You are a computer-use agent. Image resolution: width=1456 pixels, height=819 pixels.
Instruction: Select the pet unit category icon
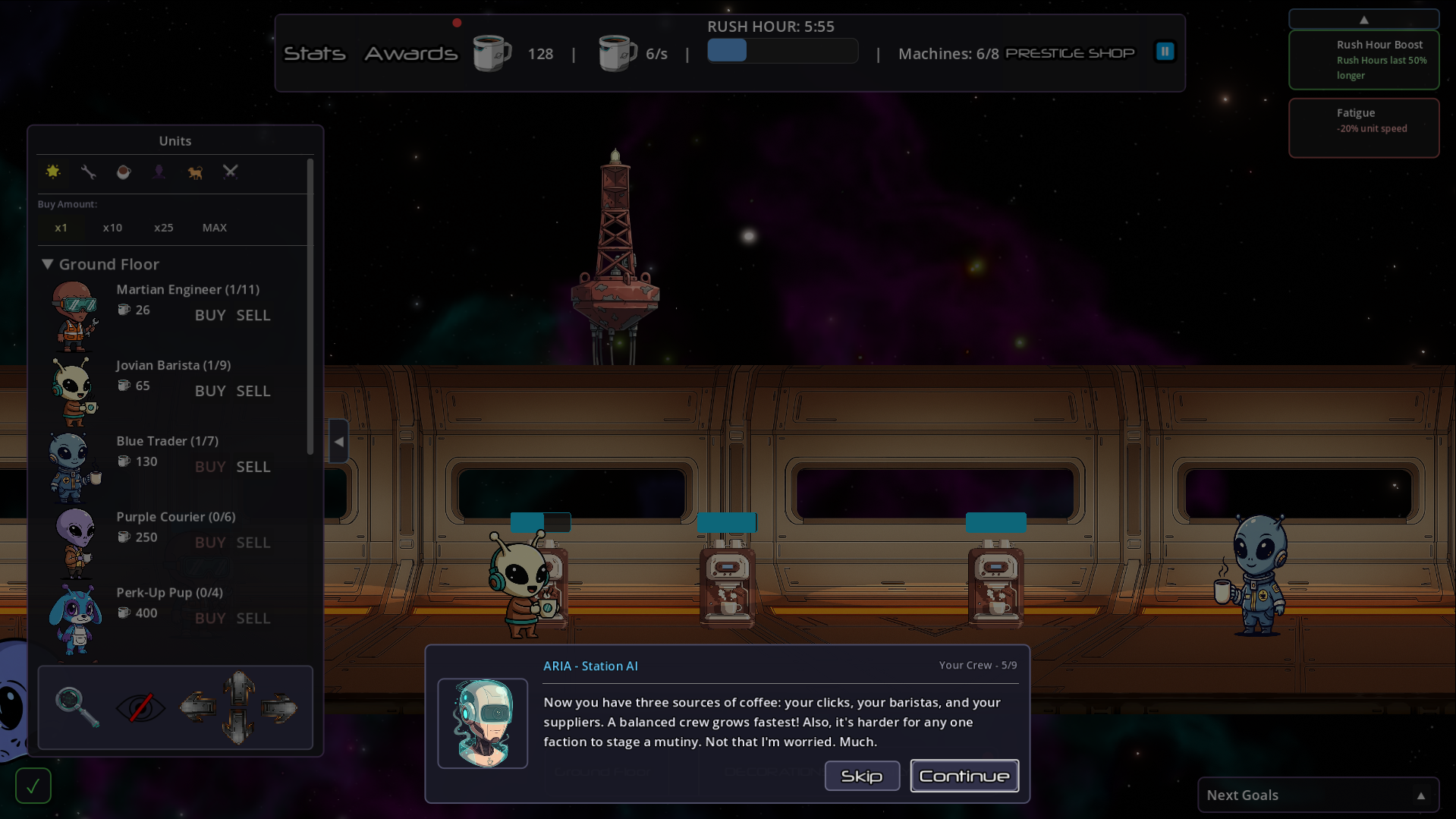point(194,172)
